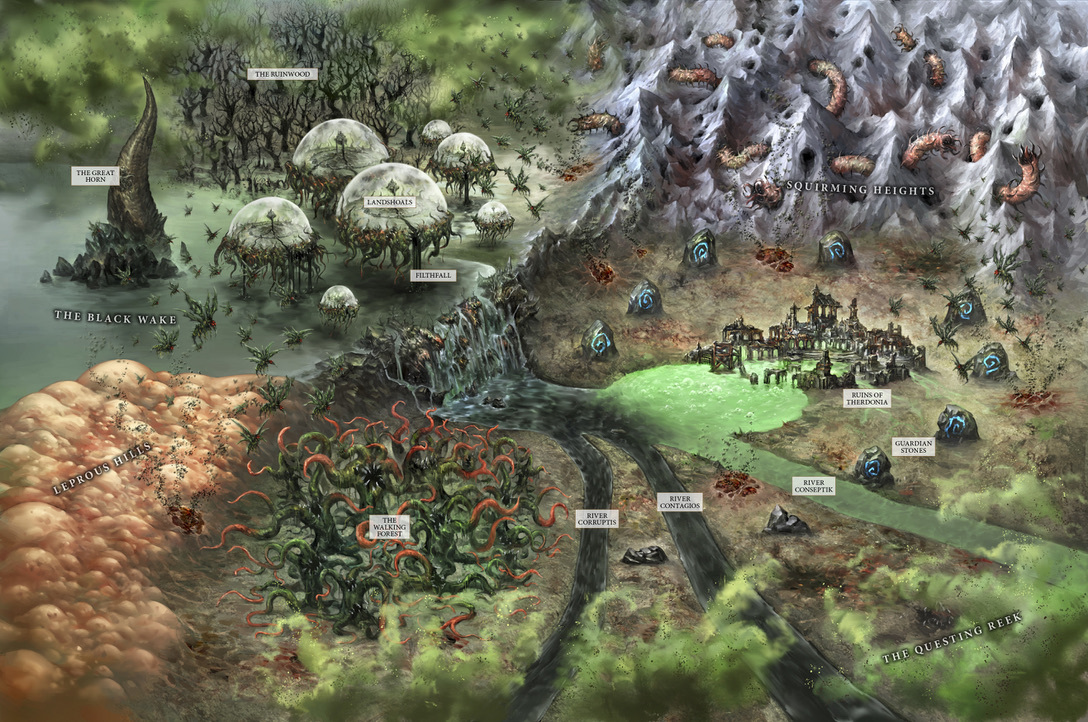
Task: Choose the Landshoals label
Action: (x=390, y=201)
